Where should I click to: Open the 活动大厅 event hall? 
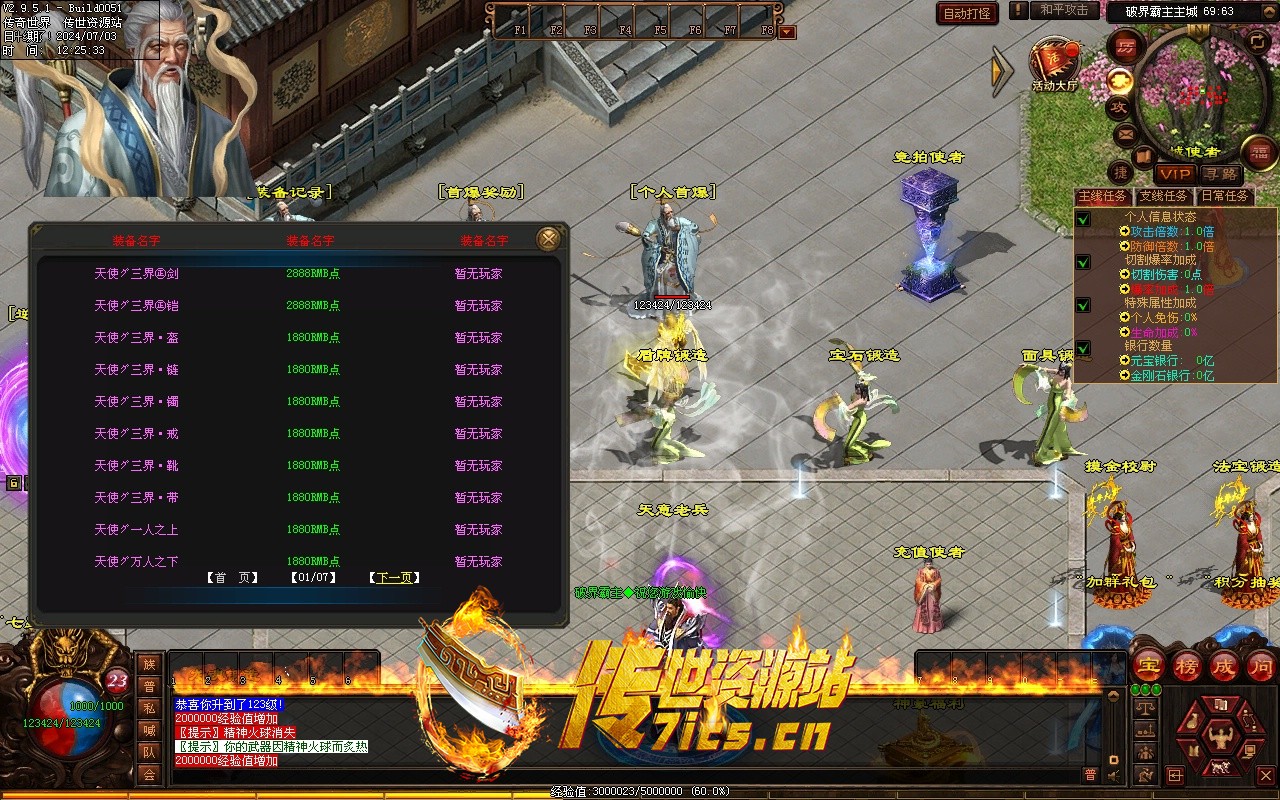coord(1056,64)
